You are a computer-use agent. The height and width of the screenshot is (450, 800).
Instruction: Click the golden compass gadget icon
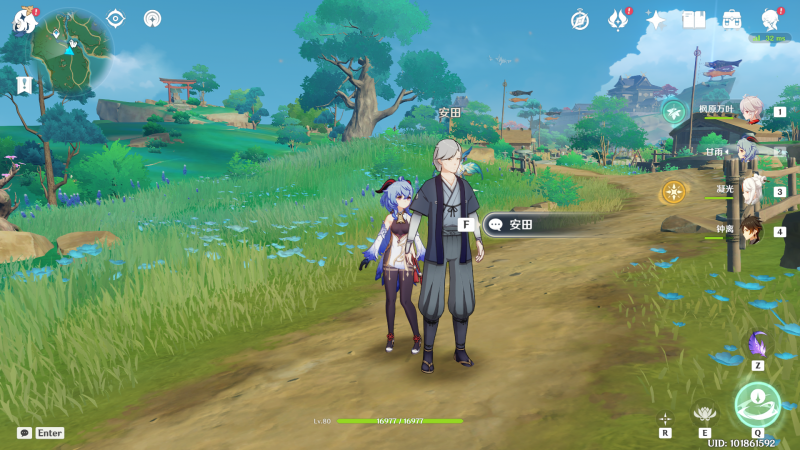click(x=673, y=192)
